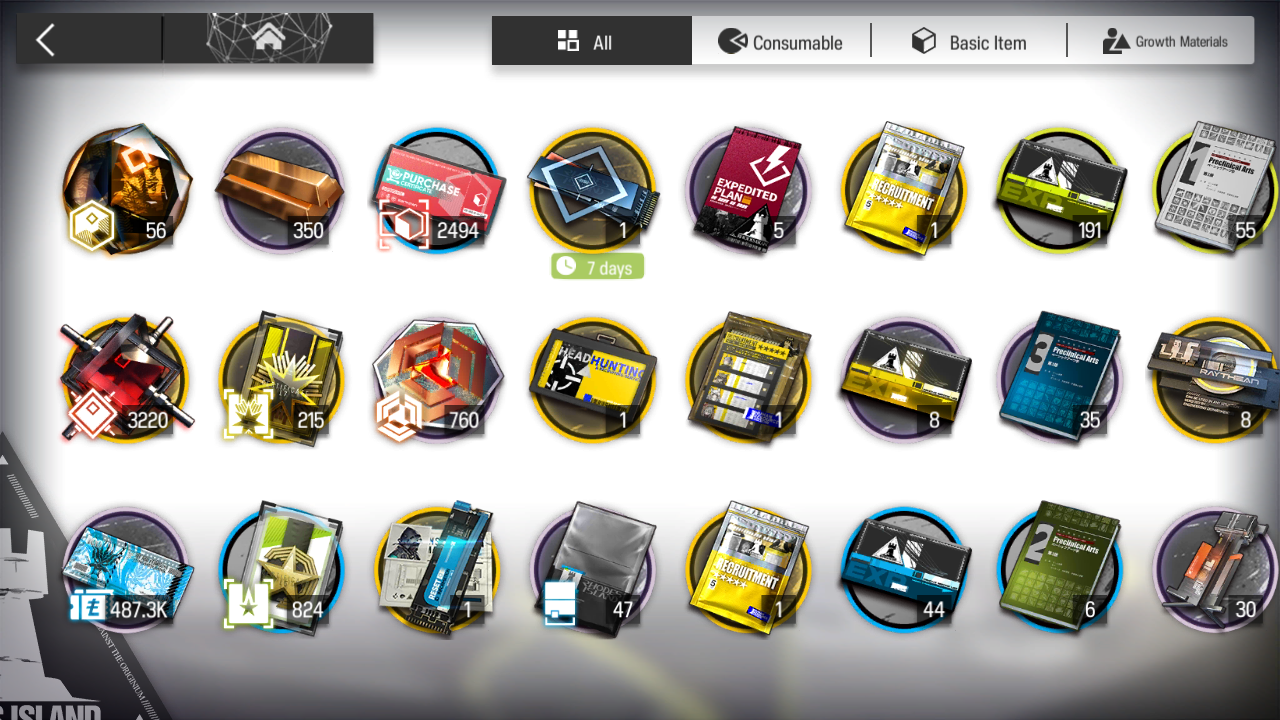Choose the Headhunting permit

pyautogui.click(x=594, y=379)
